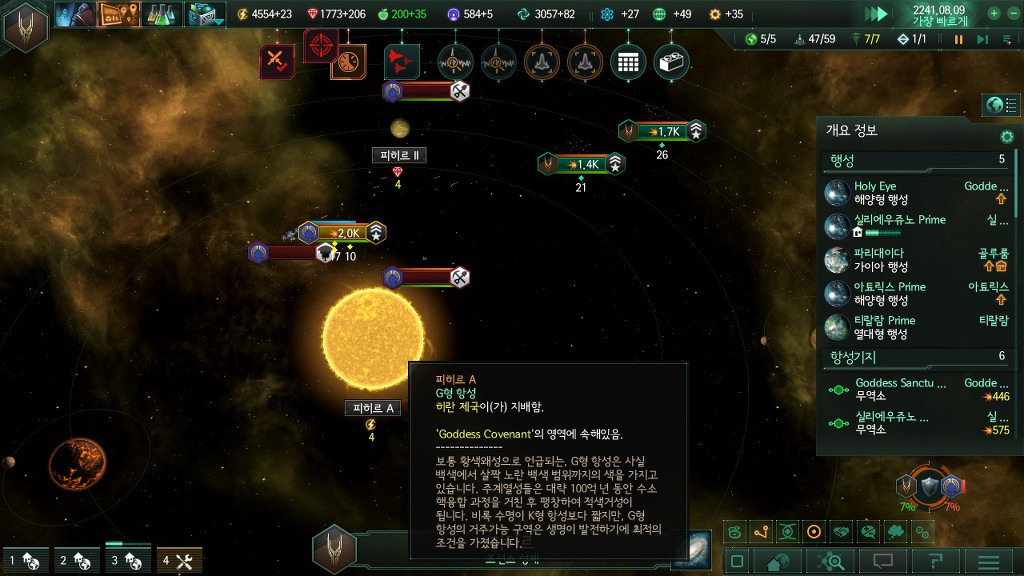Increase game speed with the plus button
The width and height of the screenshot is (1024, 576).
point(994,14)
